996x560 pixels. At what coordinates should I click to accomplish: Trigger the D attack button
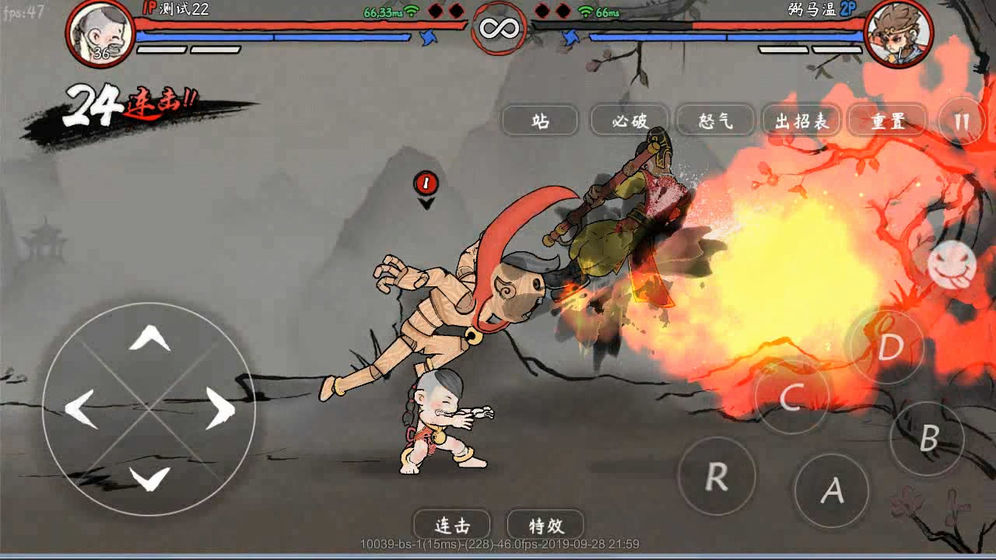pyautogui.click(x=888, y=348)
